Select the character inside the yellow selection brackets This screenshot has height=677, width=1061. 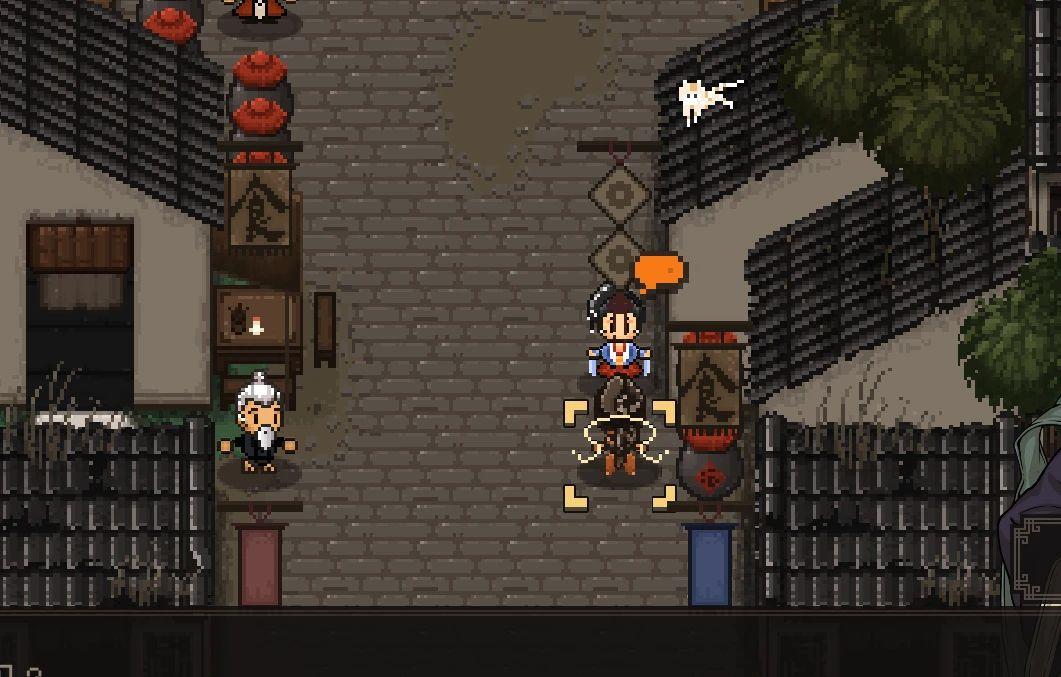(x=619, y=440)
